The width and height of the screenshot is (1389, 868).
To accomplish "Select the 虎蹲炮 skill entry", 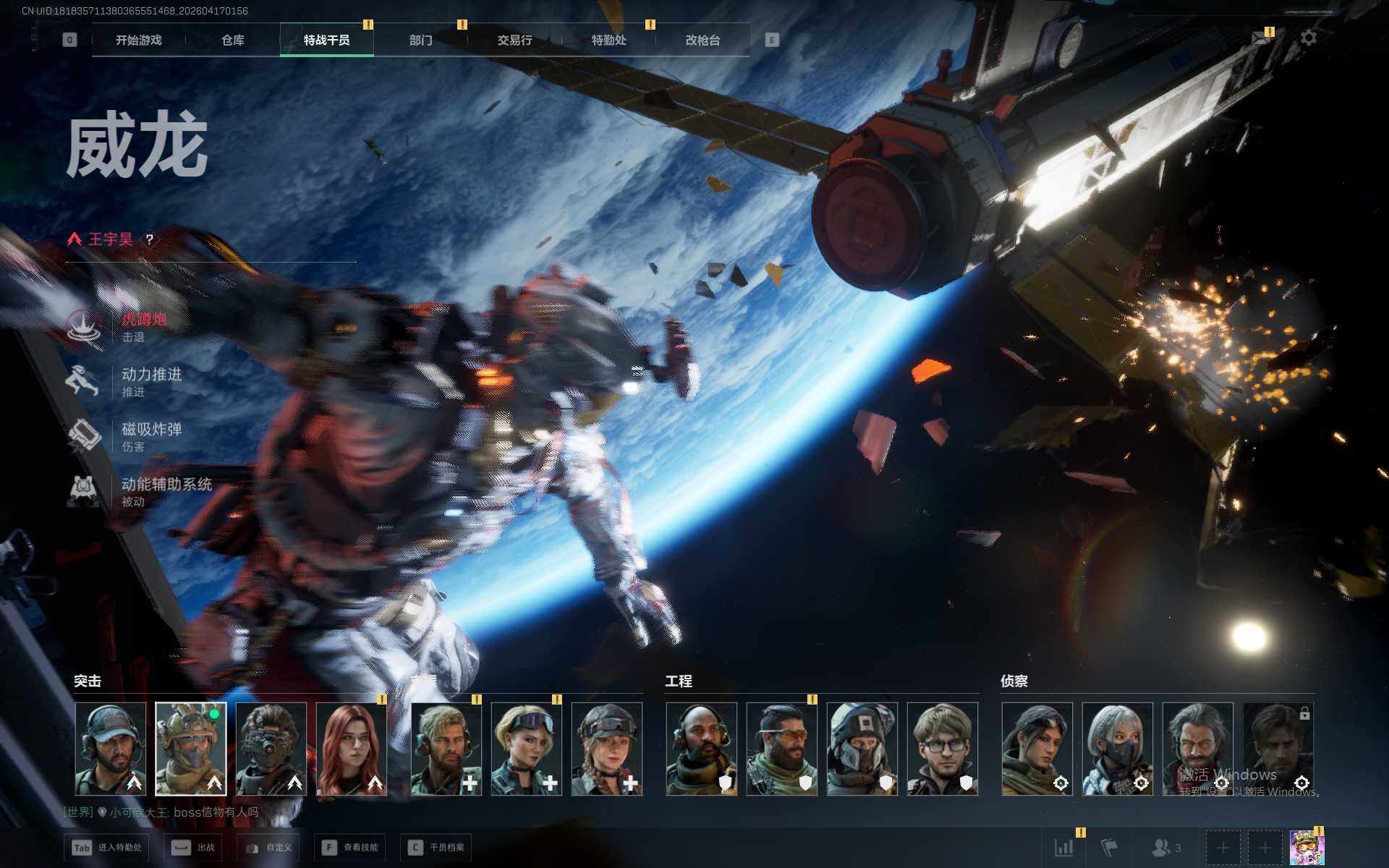I will pyautogui.click(x=143, y=325).
